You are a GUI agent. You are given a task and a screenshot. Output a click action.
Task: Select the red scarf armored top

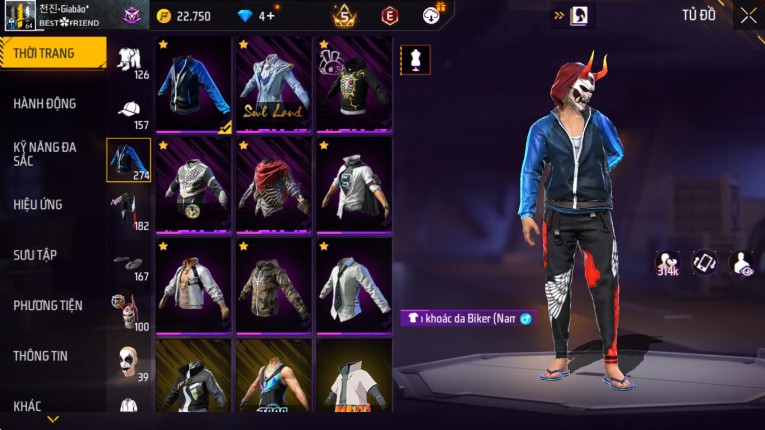(x=273, y=184)
